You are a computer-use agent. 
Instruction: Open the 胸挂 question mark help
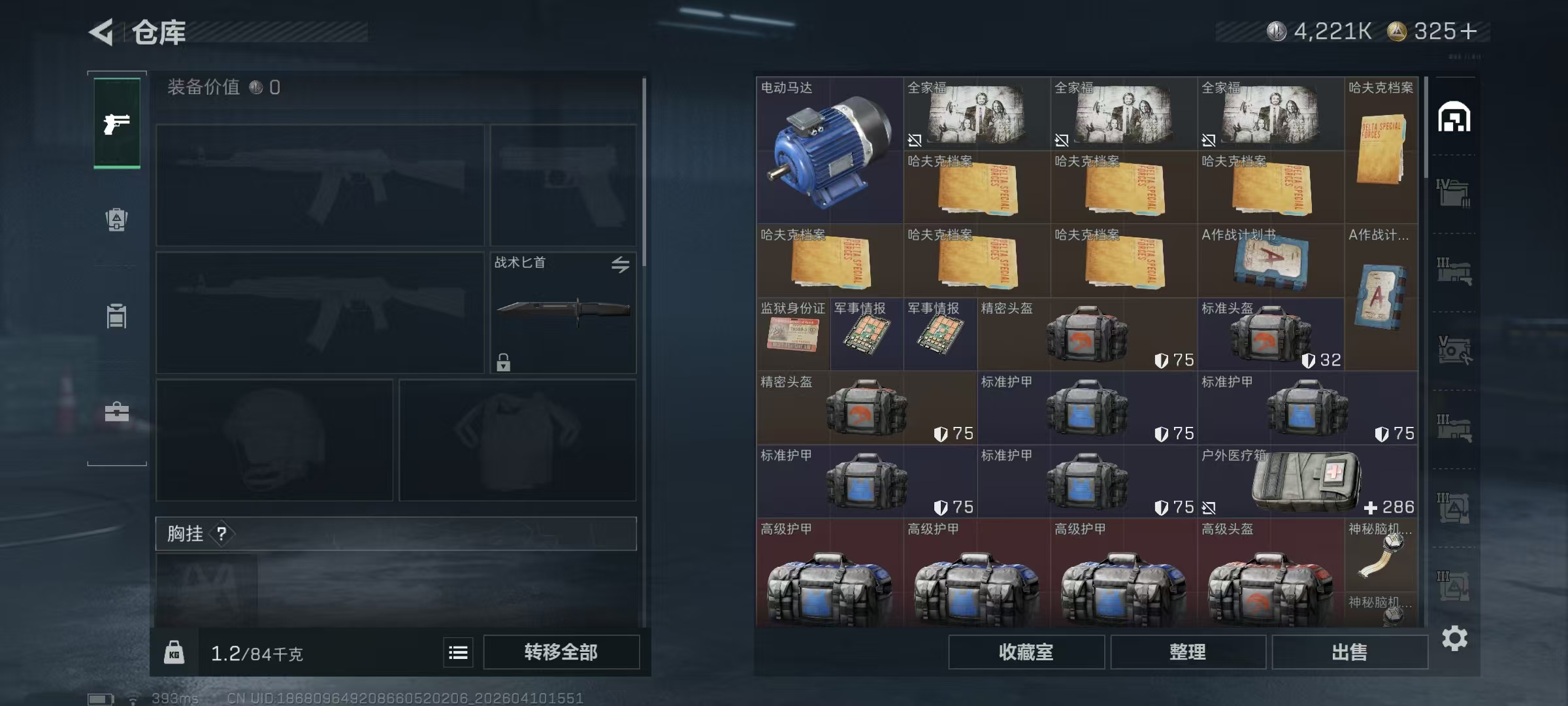223,533
